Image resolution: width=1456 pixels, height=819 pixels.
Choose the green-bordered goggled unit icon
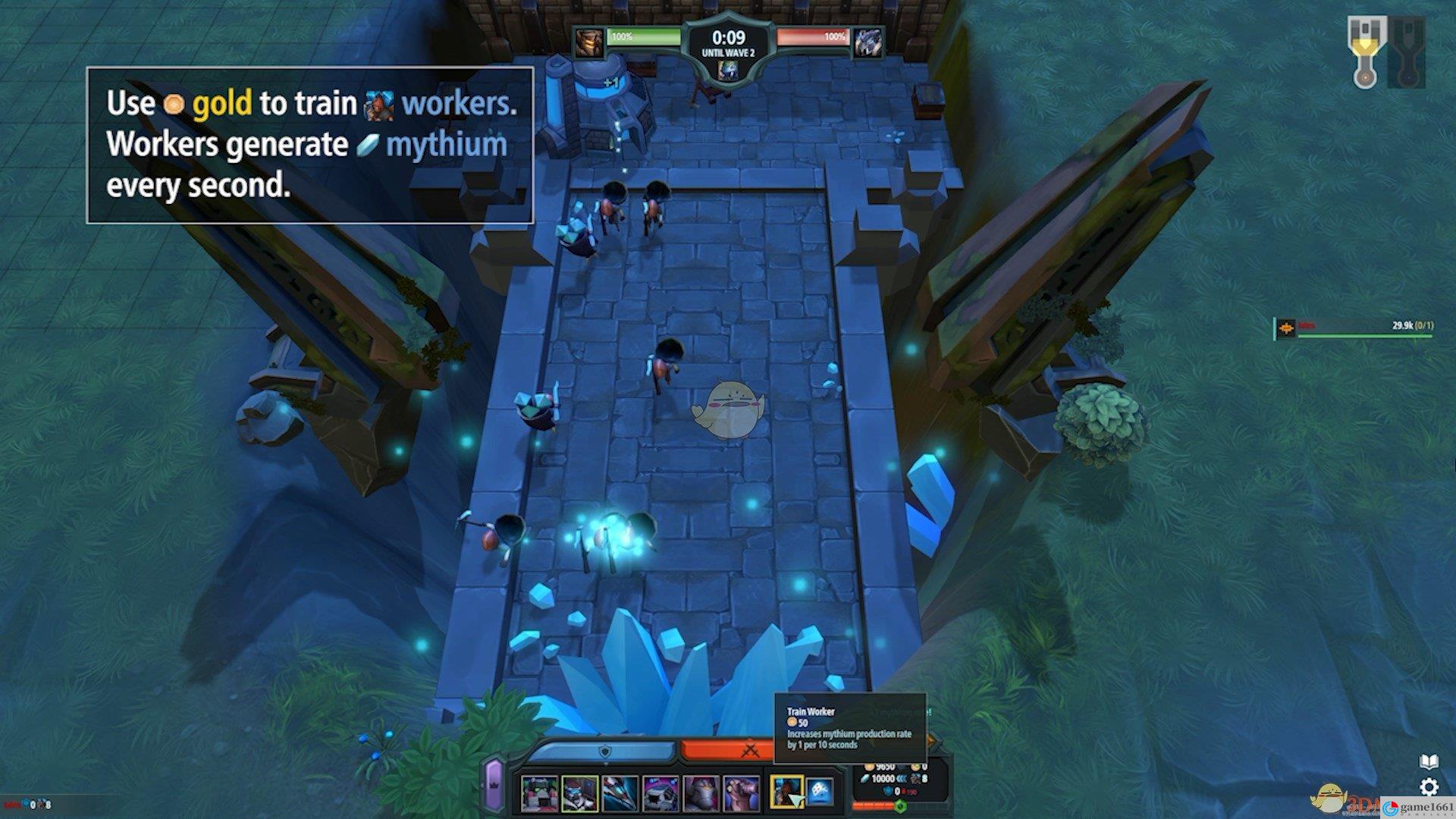[x=579, y=793]
